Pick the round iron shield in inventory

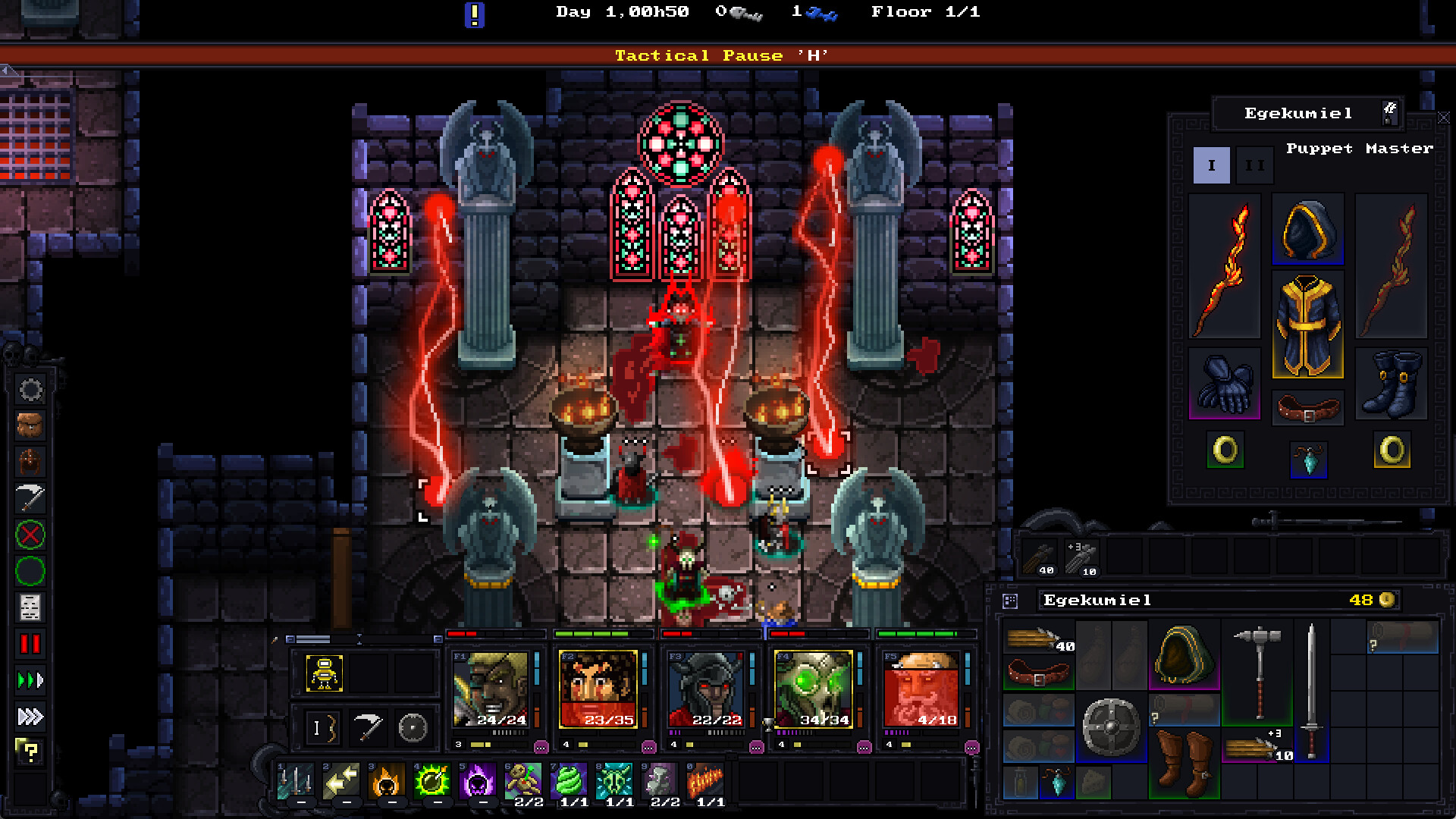point(1111,726)
